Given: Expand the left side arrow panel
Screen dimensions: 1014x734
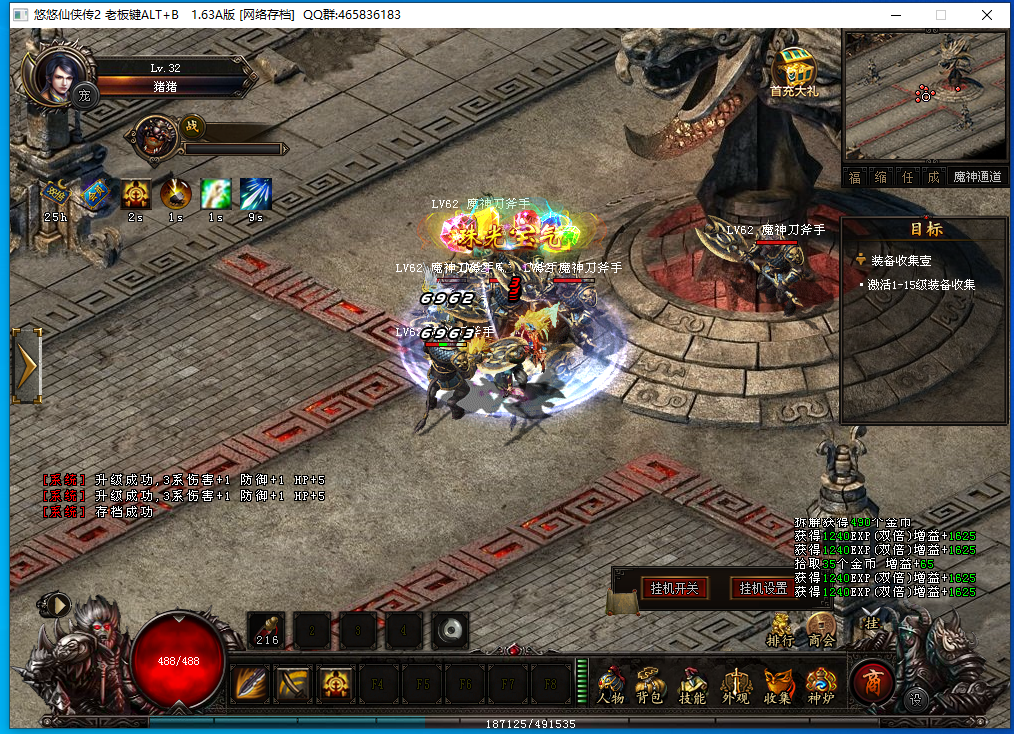Looking at the screenshot, I should [x=27, y=367].
